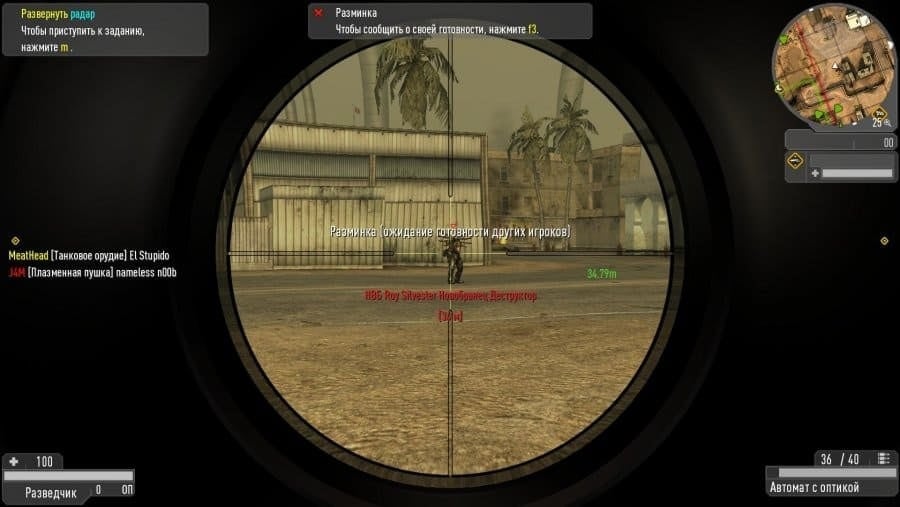Close the Разминка warm-up notice with the red X
The height and width of the screenshot is (507, 900).
[319, 13]
